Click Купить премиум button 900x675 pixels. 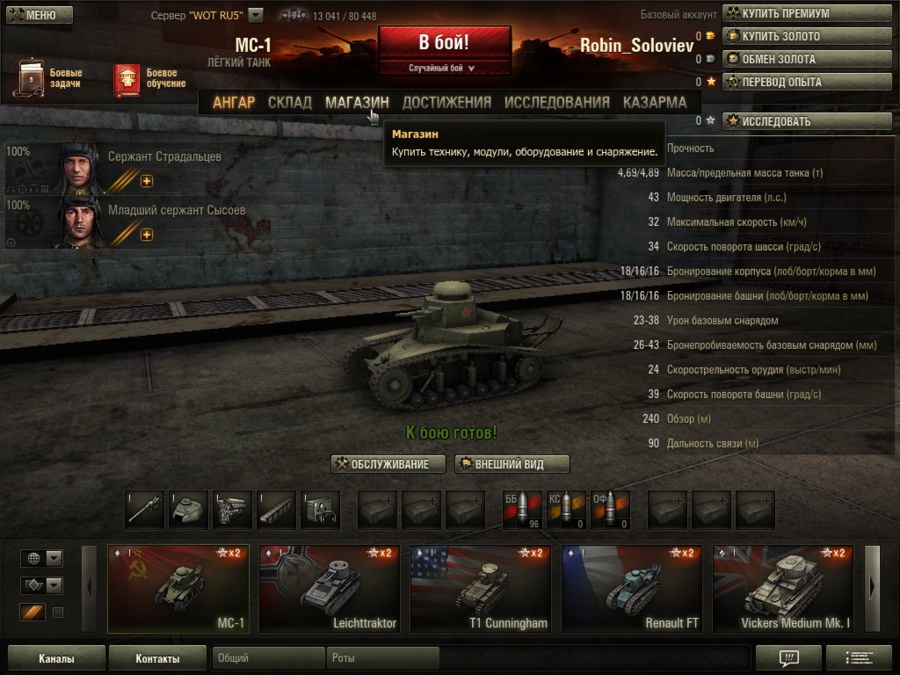point(807,14)
